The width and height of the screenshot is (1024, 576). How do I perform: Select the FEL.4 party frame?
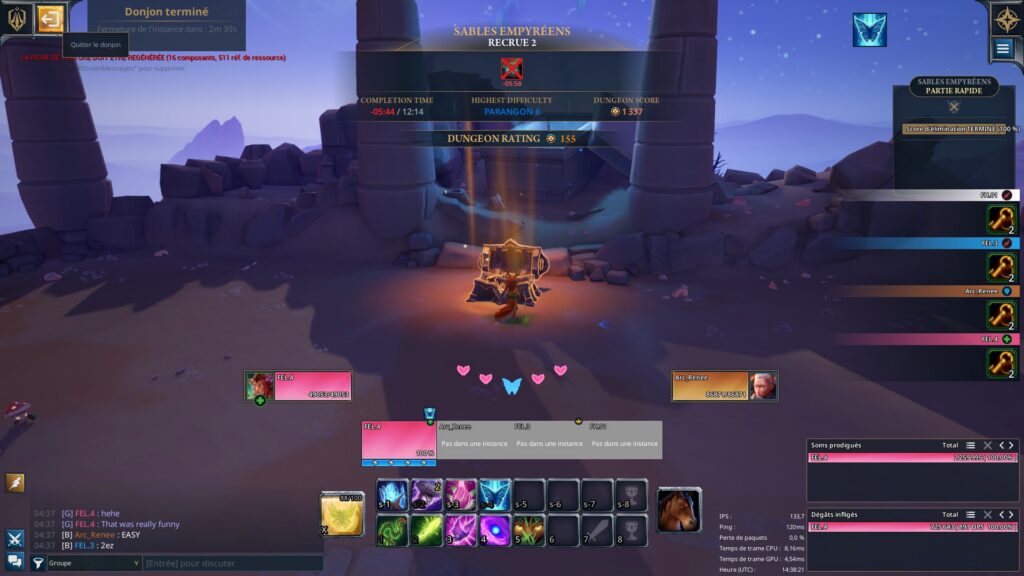tap(398, 441)
